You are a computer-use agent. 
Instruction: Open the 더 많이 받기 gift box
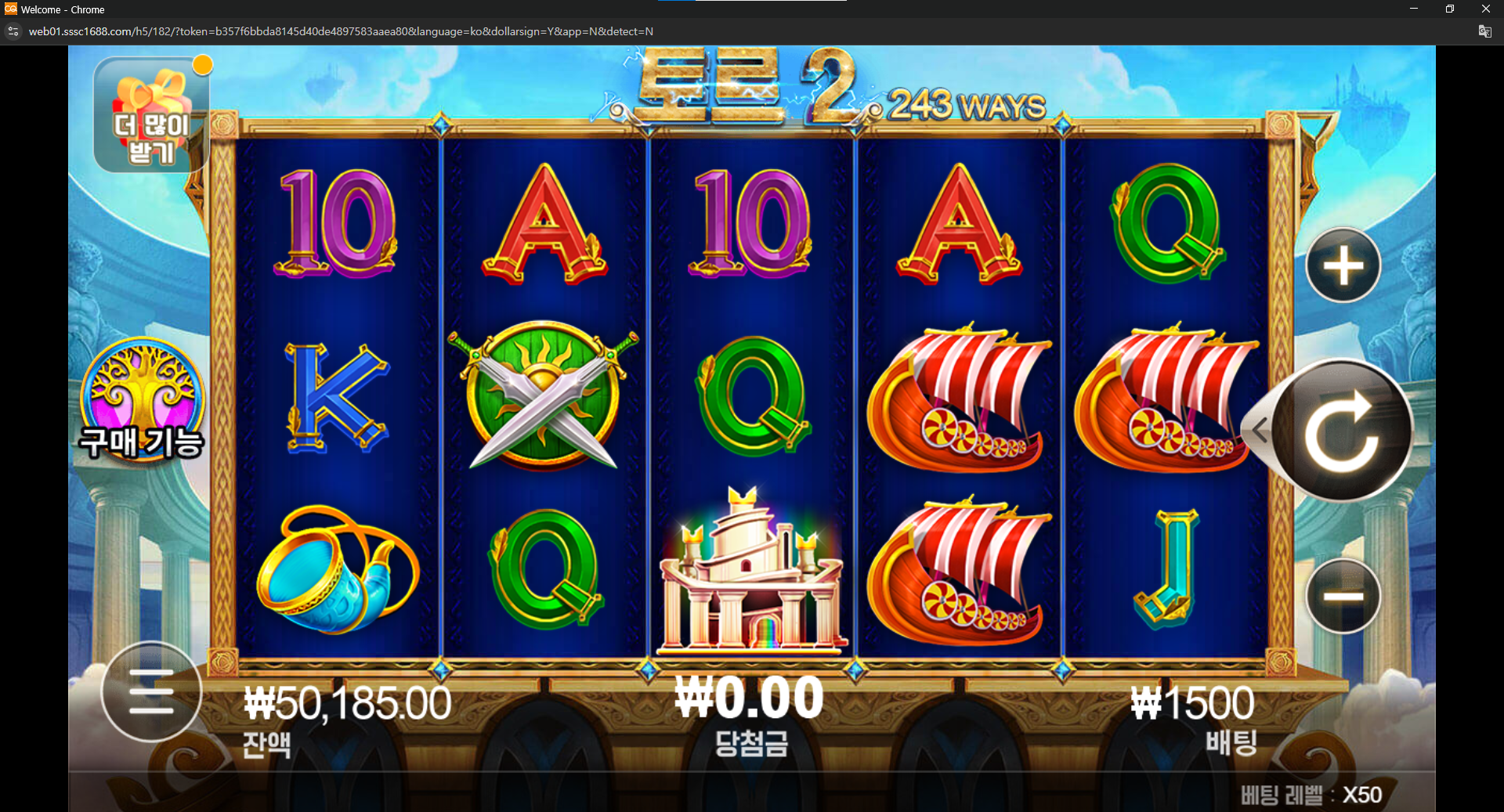pyautogui.click(x=151, y=115)
